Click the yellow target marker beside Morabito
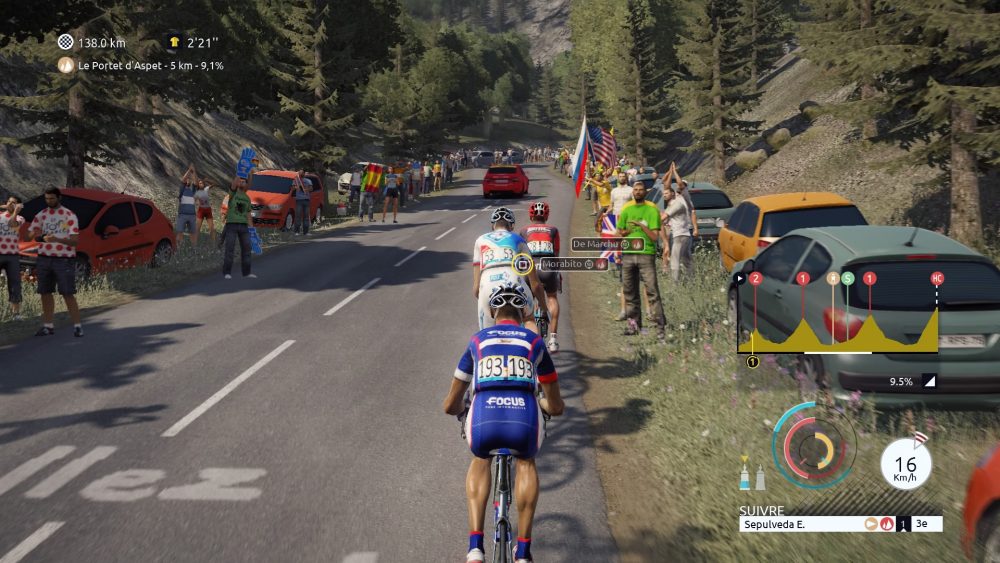The width and height of the screenshot is (1000, 563). (523, 264)
